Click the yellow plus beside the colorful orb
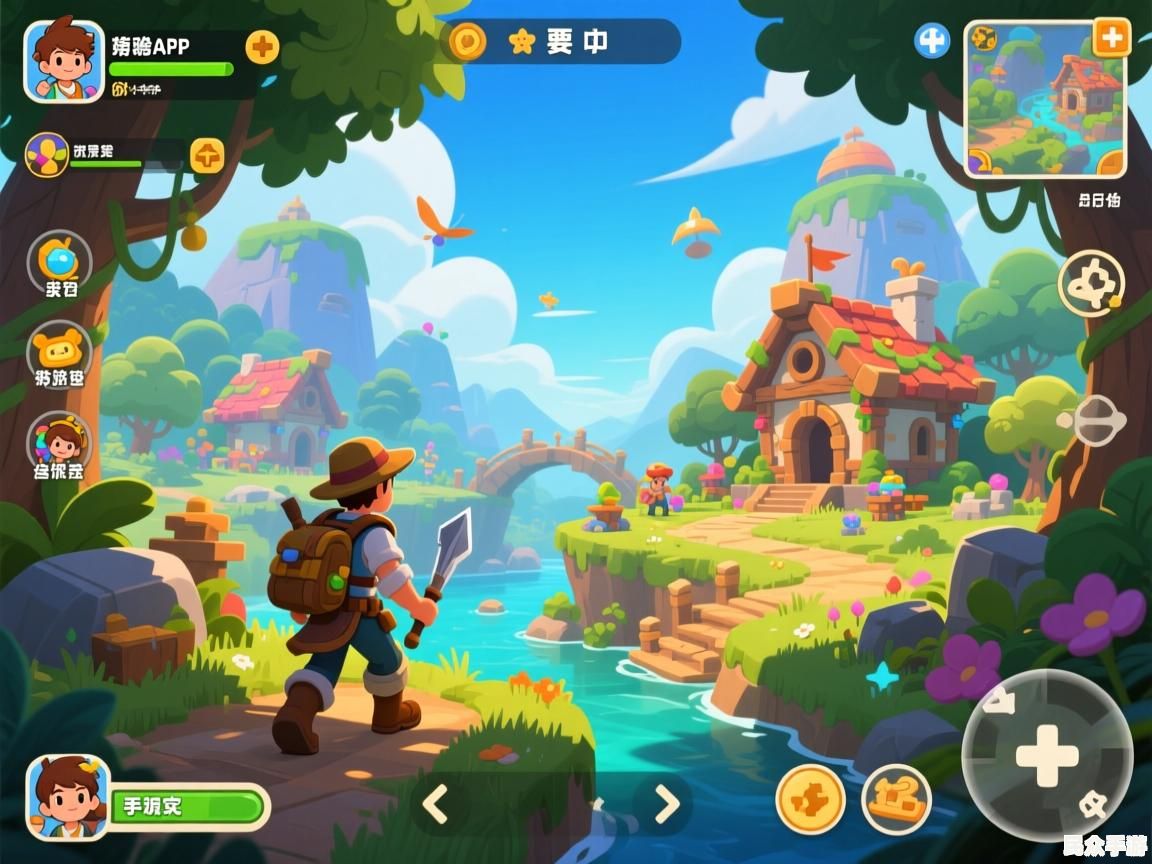 click(x=207, y=155)
